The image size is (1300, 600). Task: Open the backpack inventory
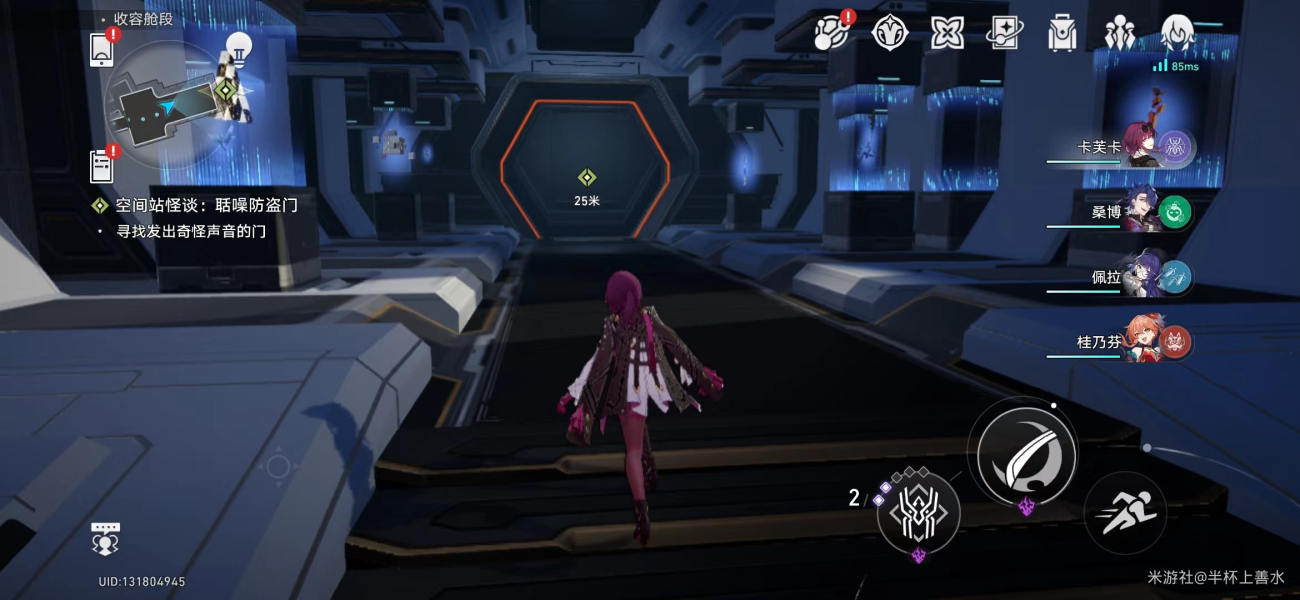(1060, 33)
